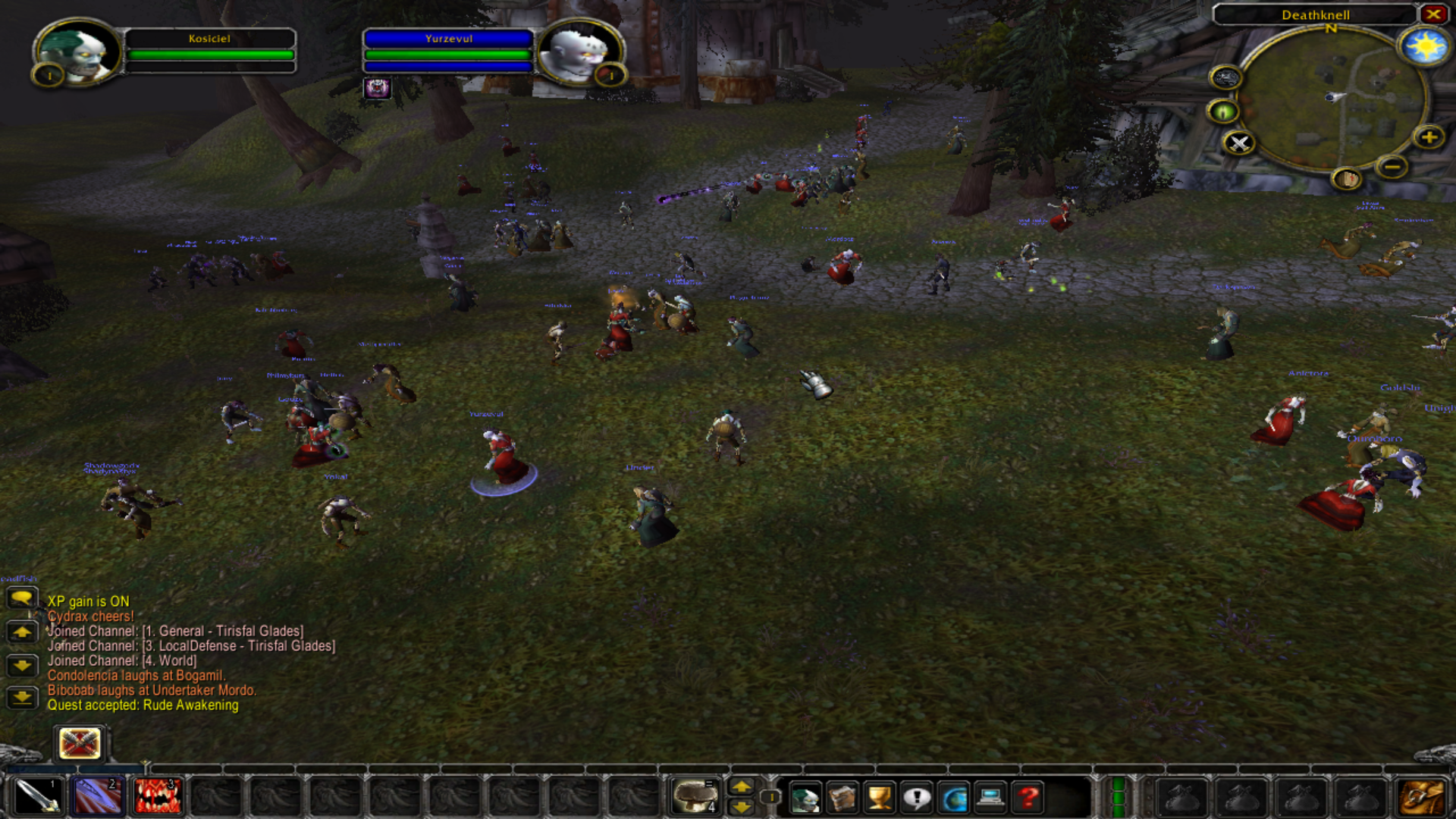The width and height of the screenshot is (1456, 819).
Task: Zoom out the minimap with minus button
Action: [1393, 167]
